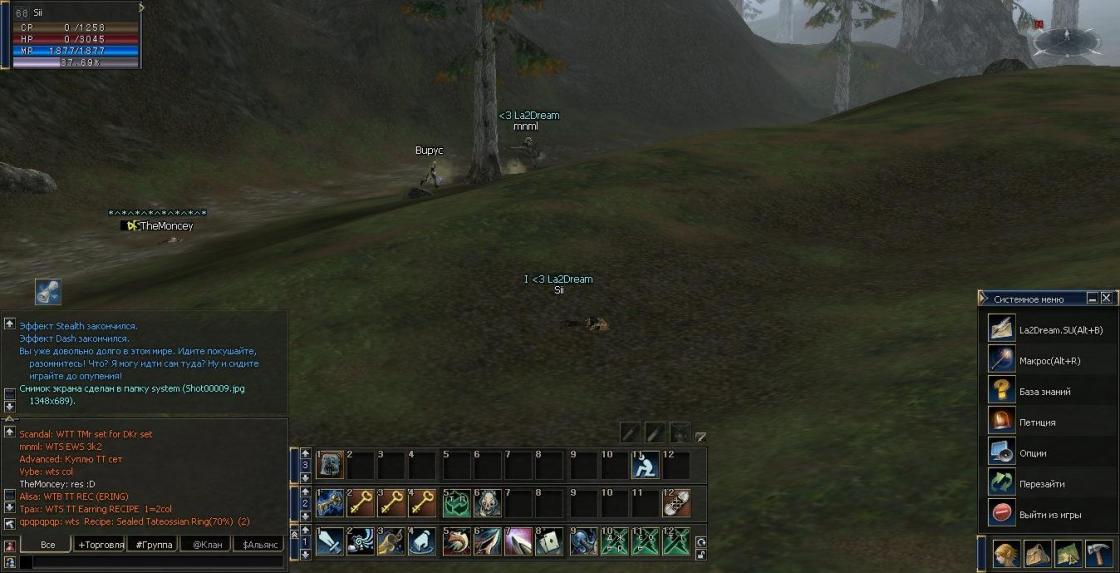The width and height of the screenshot is (1120, 573).
Task: Click the chat text input field
Action: [x=150, y=563]
